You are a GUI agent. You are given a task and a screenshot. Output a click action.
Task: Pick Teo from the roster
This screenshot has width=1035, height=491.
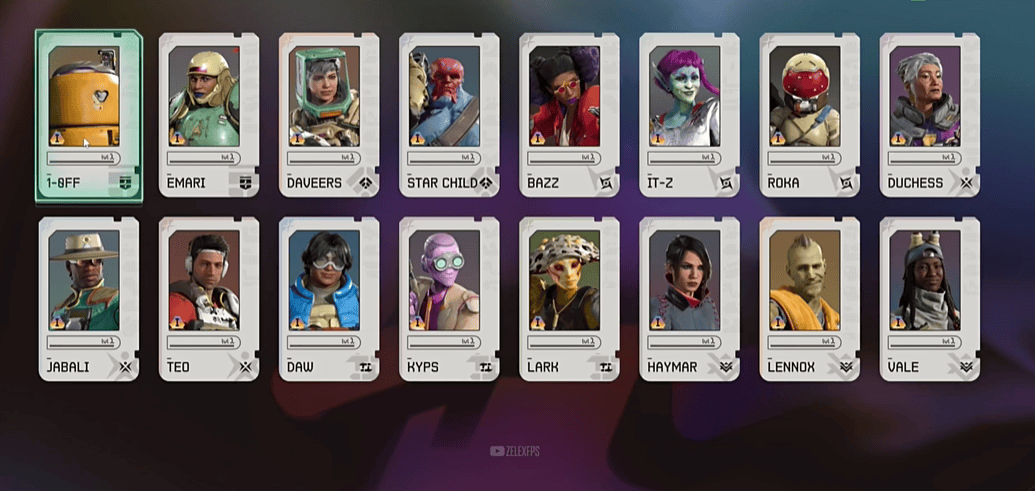(209, 297)
